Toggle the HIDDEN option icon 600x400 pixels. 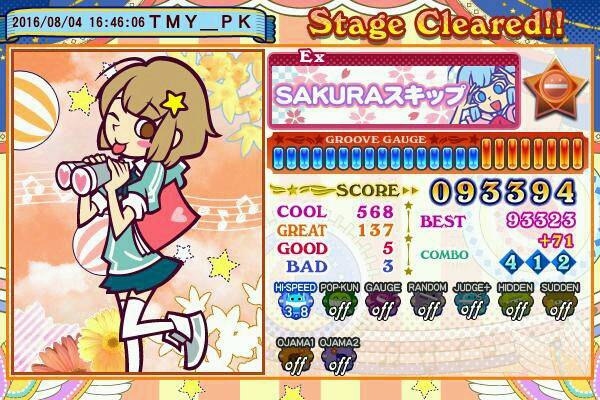pyautogui.click(x=515, y=303)
